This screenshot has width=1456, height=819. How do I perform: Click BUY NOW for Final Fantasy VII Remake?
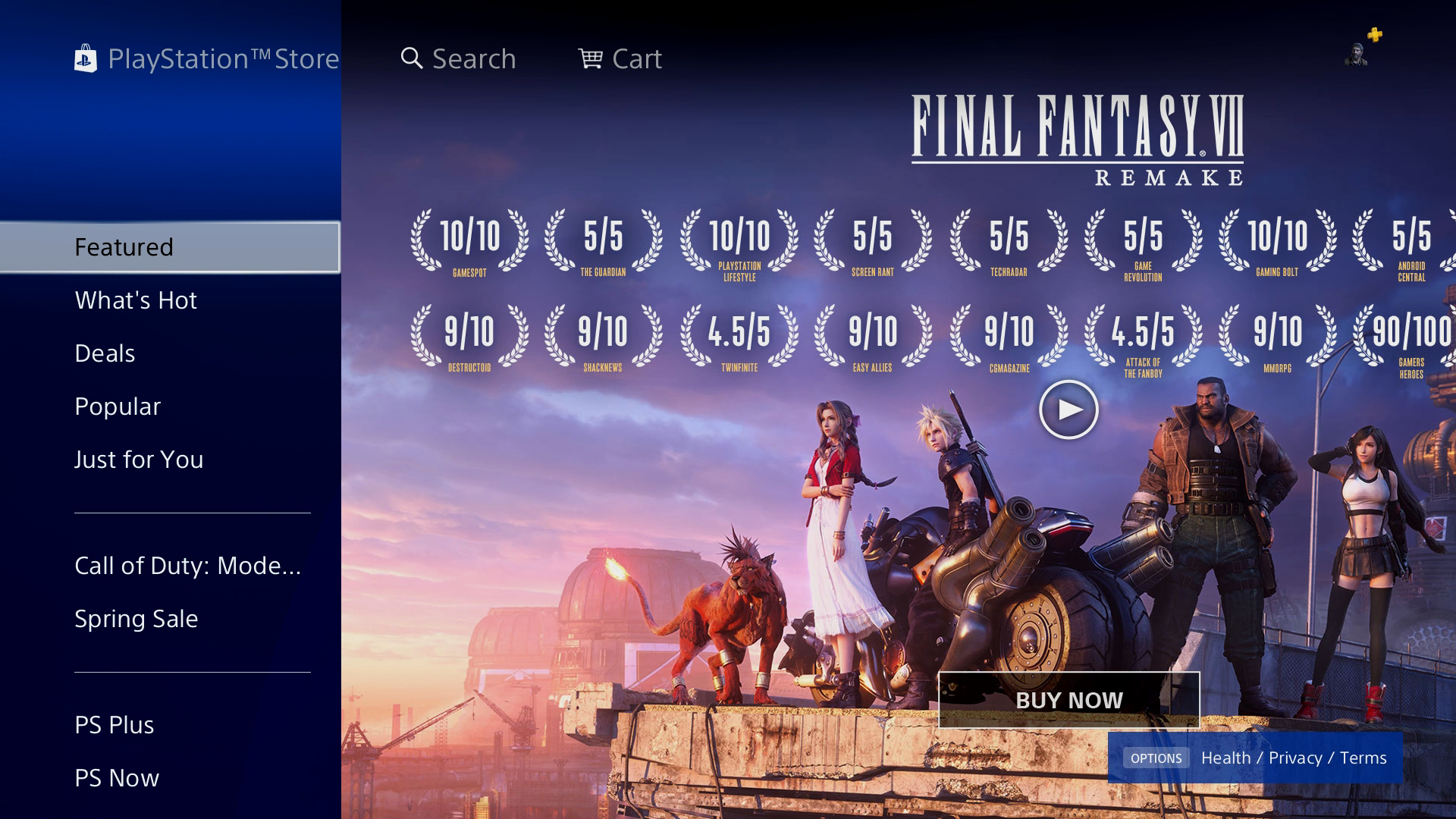click(x=1069, y=699)
